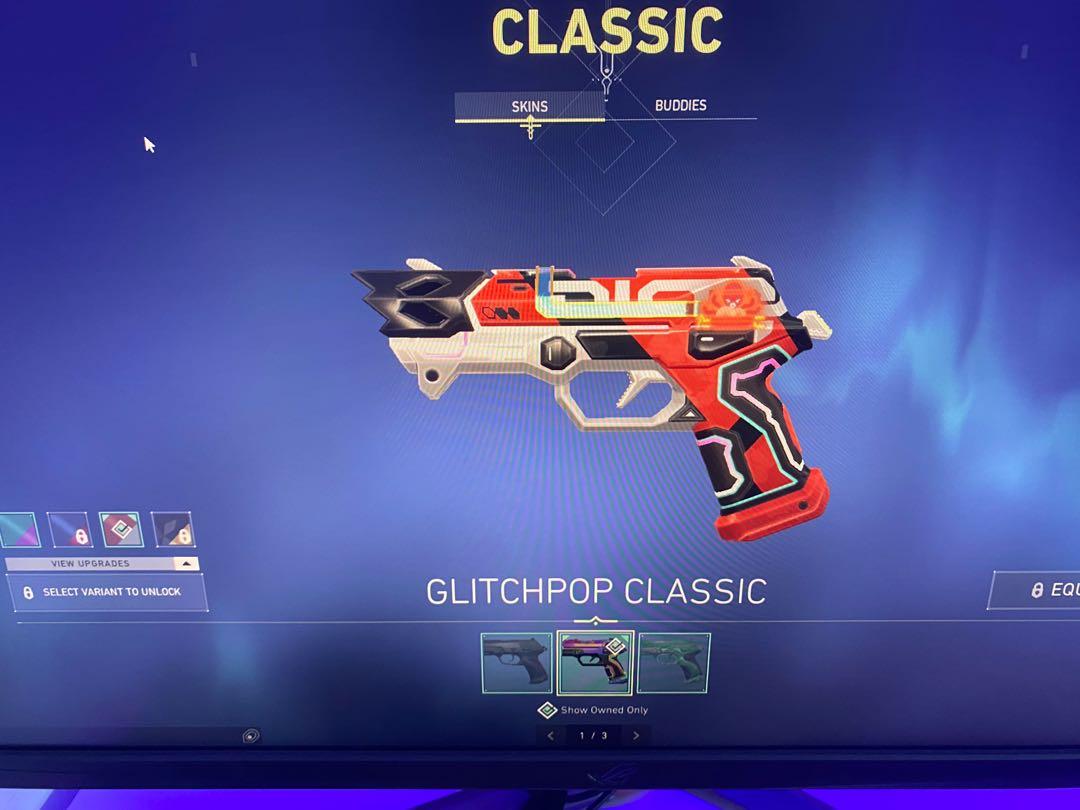Pick the locked navy and gold variant swatch
This screenshot has width=1080, height=810.
click(x=172, y=530)
